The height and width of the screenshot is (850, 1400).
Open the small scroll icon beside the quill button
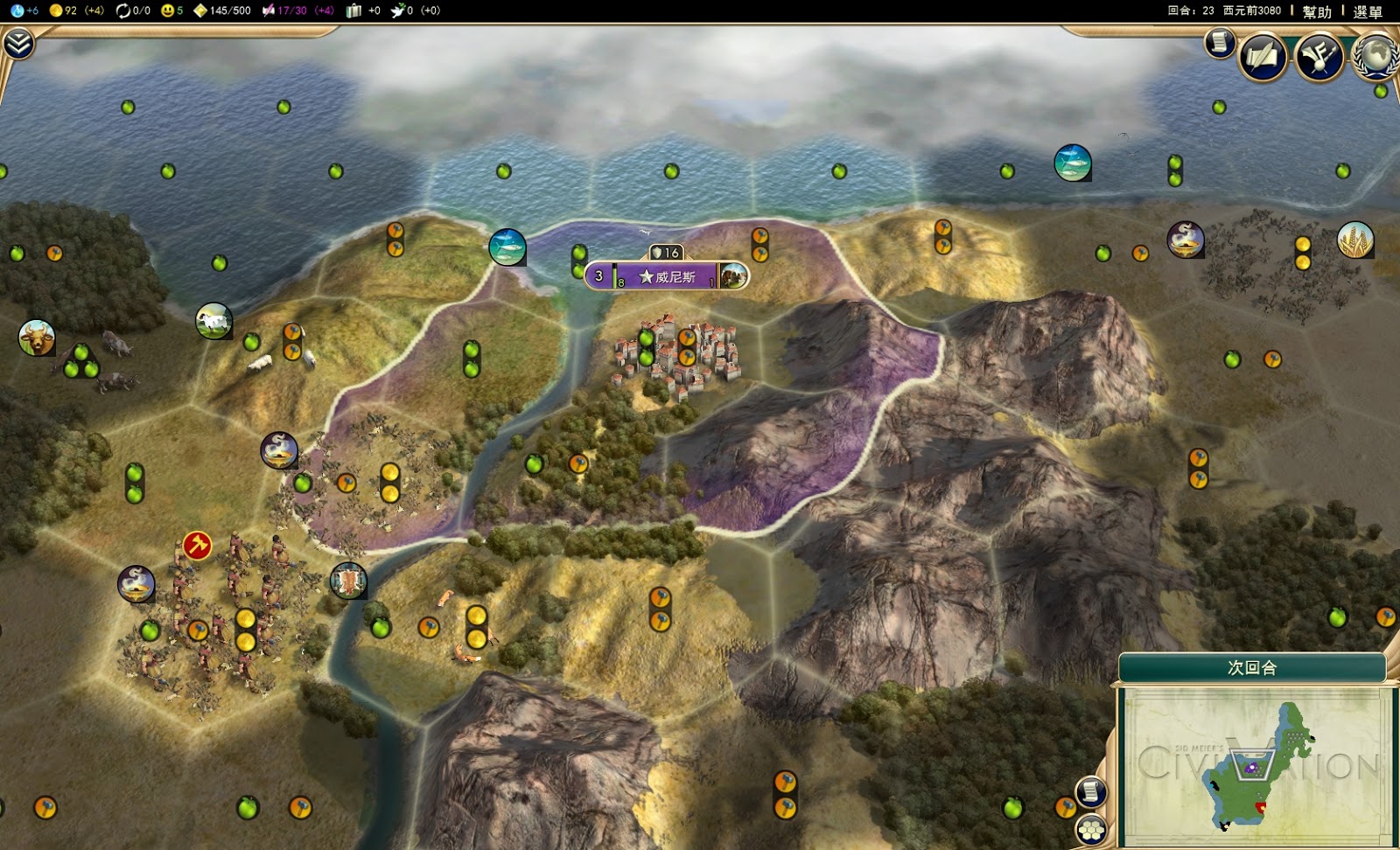click(x=1218, y=42)
